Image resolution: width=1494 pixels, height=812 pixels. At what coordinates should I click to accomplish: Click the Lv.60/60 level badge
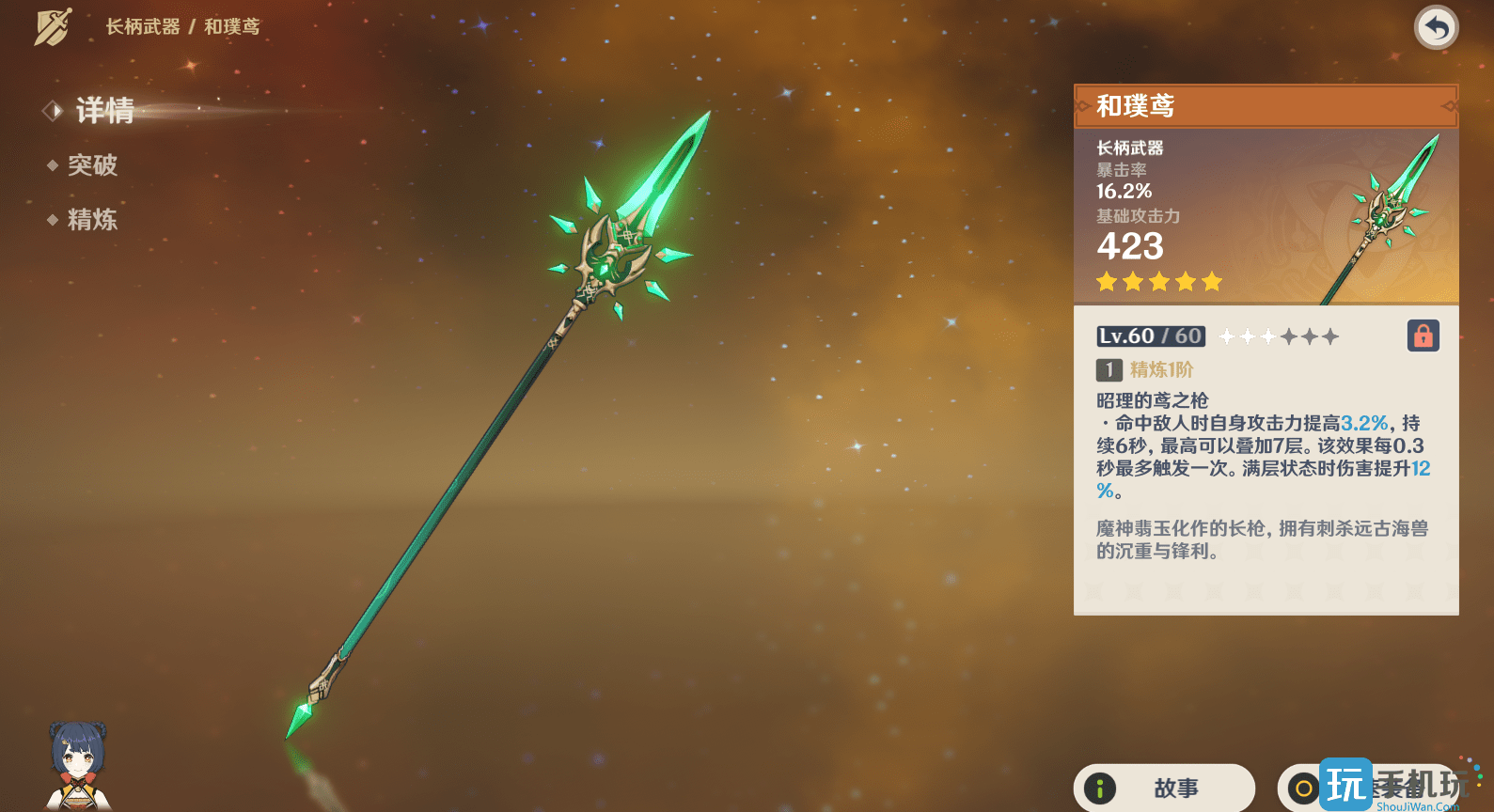pos(1149,336)
